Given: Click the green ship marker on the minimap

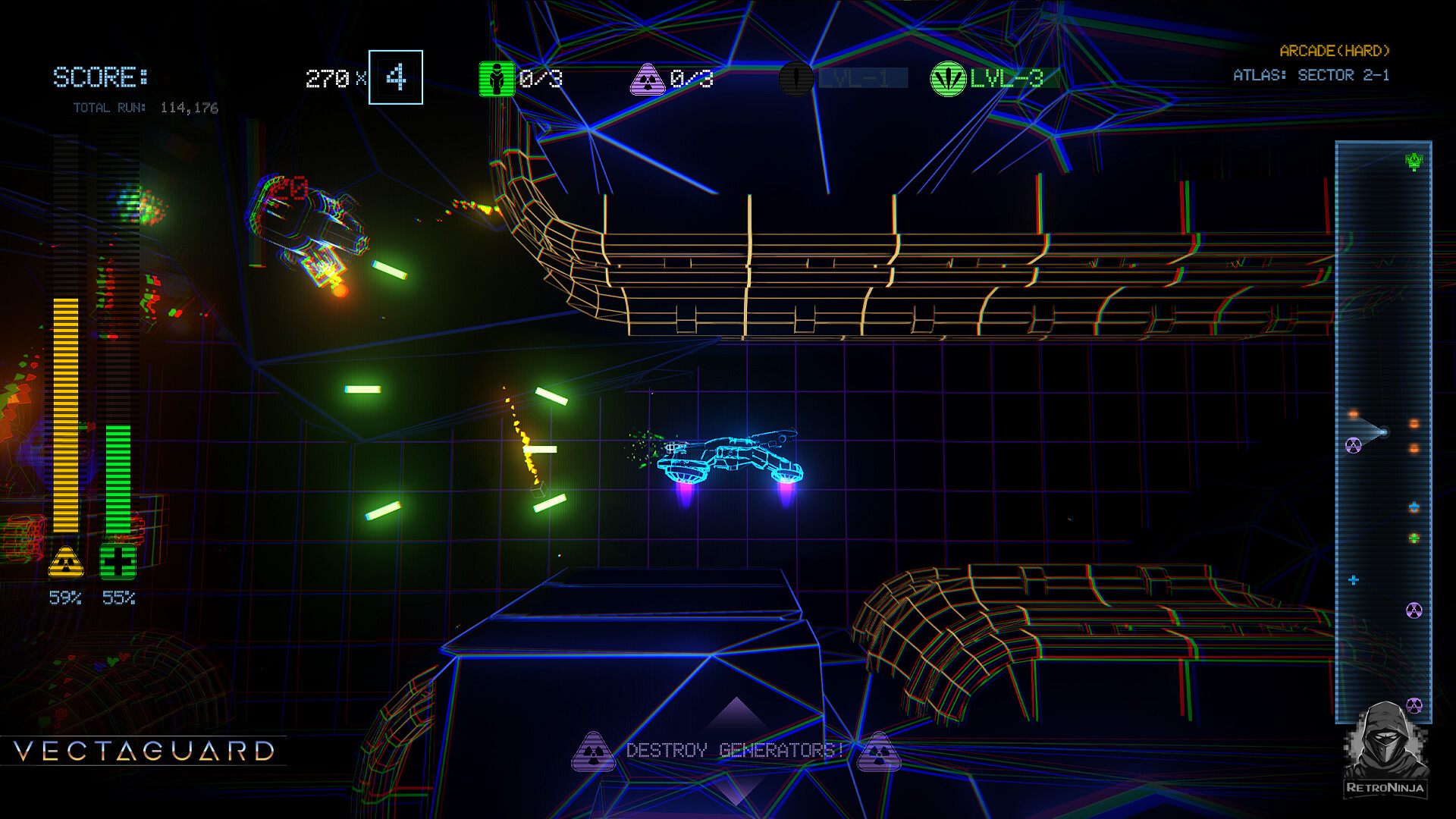Looking at the screenshot, I should tap(1414, 161).
